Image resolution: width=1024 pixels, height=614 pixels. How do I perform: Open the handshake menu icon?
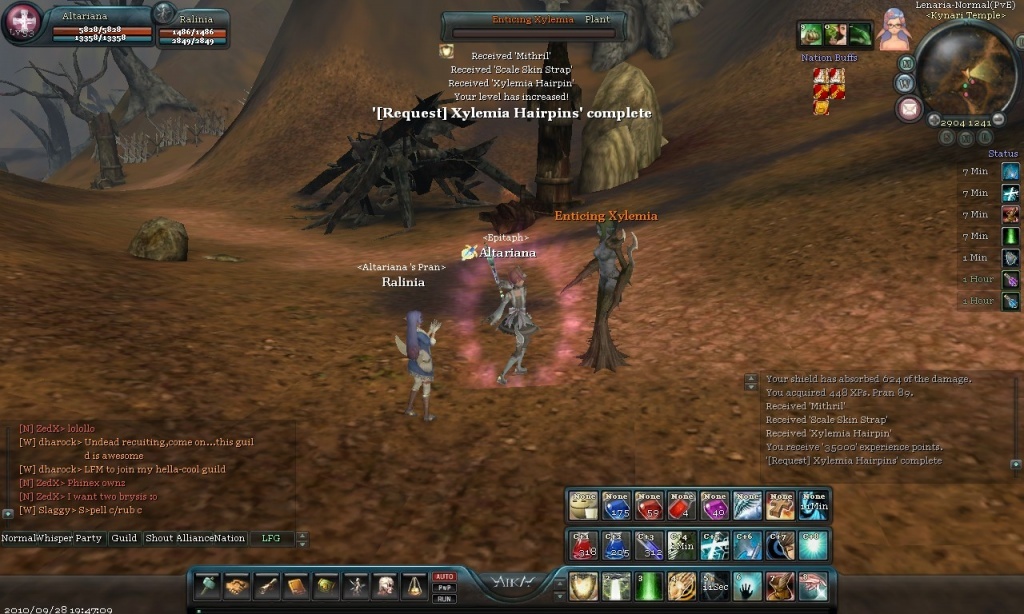click(x=237, y=586)
